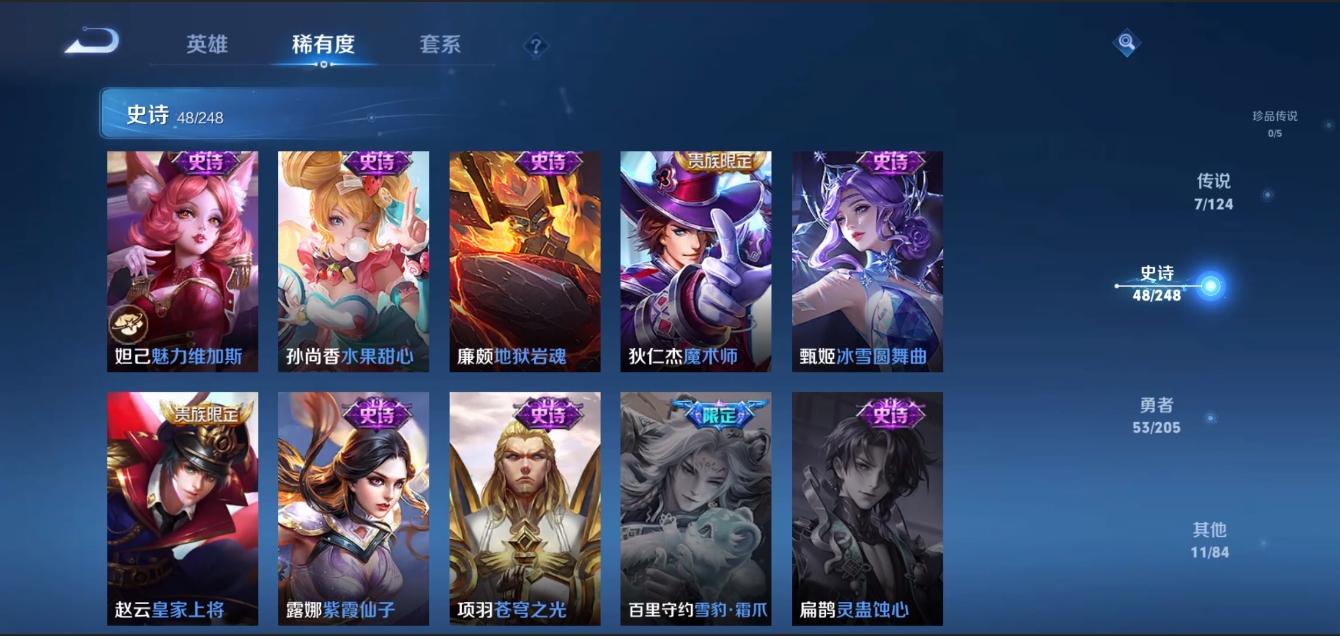The height and width of the screenshot is (636, 1340).
Task: Select the 稀有度 tab
Action: coord(323,44)
